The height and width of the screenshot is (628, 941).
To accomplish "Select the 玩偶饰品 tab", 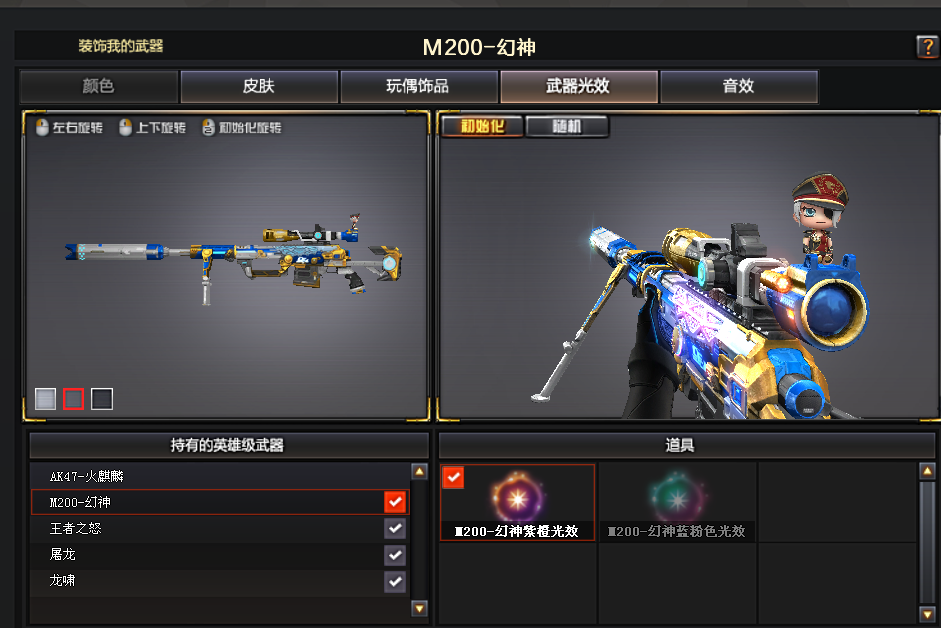I will click(x=418, y=87).
